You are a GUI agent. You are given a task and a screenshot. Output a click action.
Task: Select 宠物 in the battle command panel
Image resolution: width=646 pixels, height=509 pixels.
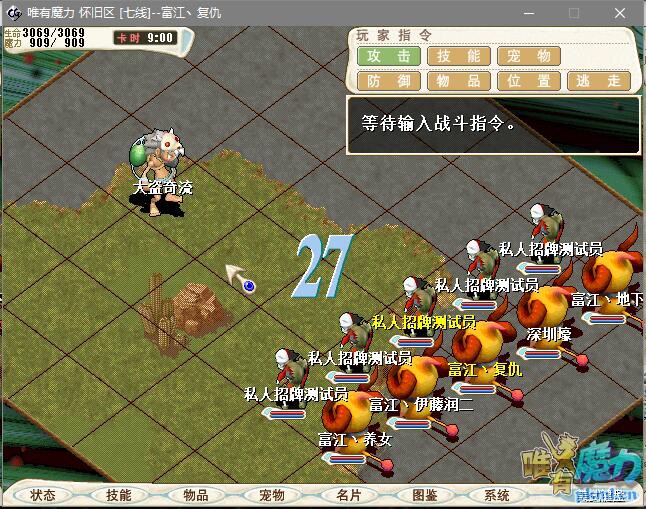(x=529, y=56)
